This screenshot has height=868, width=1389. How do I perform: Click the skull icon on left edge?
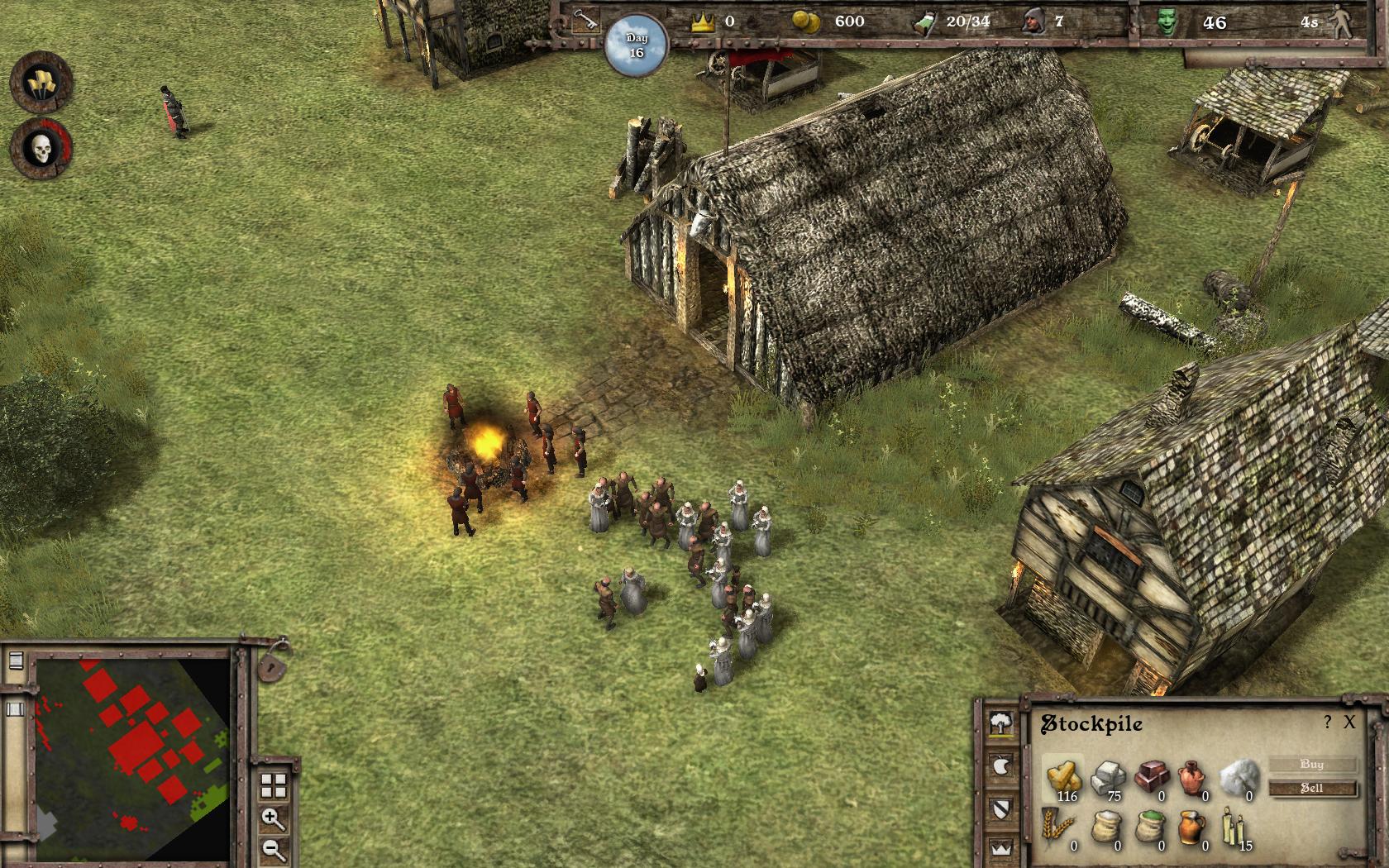41,149
